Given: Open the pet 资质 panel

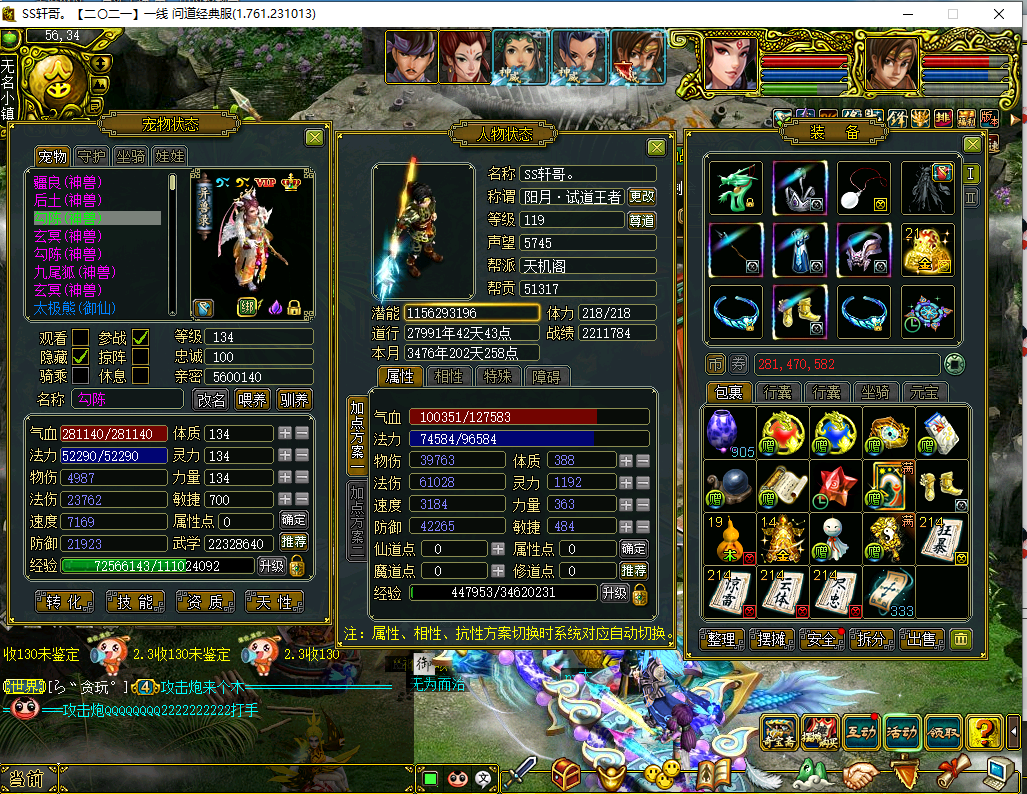Looking at the screenshot, I should 206,601.
